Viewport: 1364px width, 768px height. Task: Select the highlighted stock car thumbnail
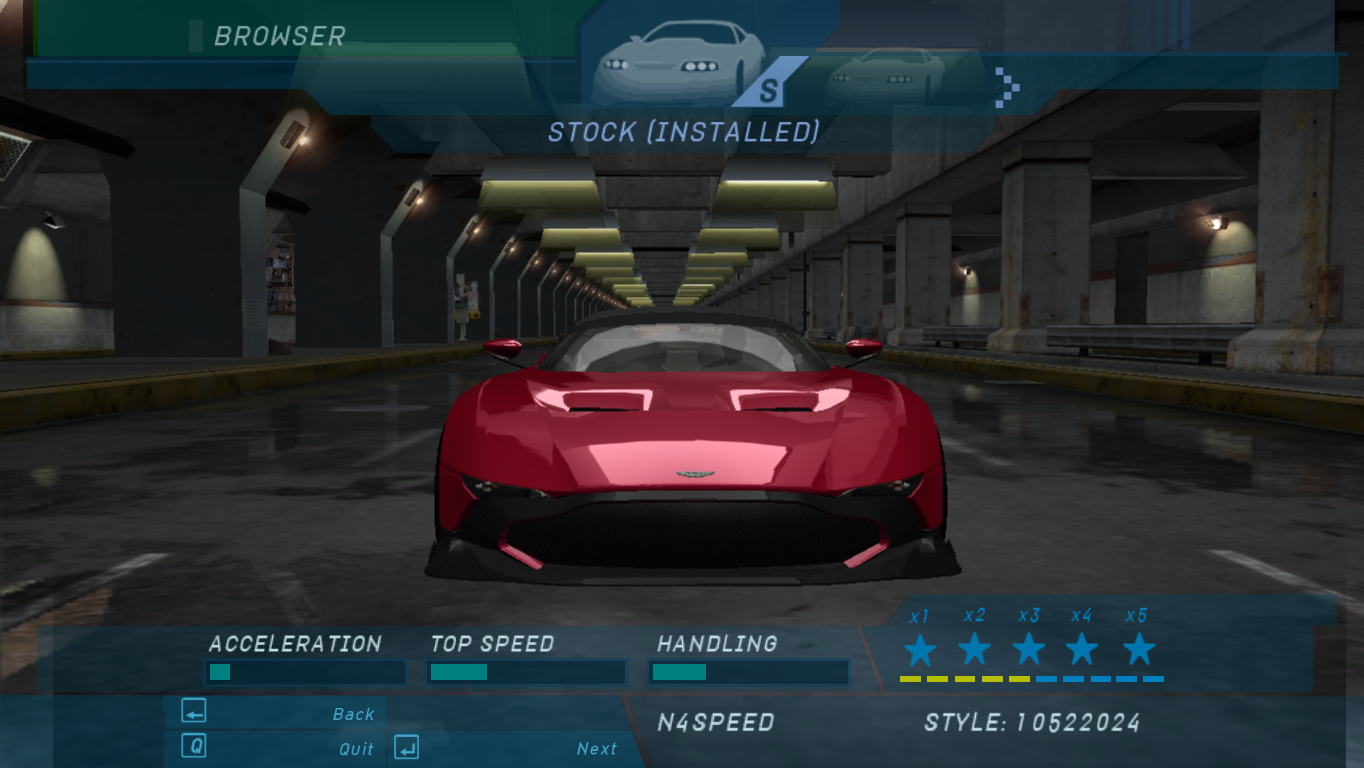[678, 62]
